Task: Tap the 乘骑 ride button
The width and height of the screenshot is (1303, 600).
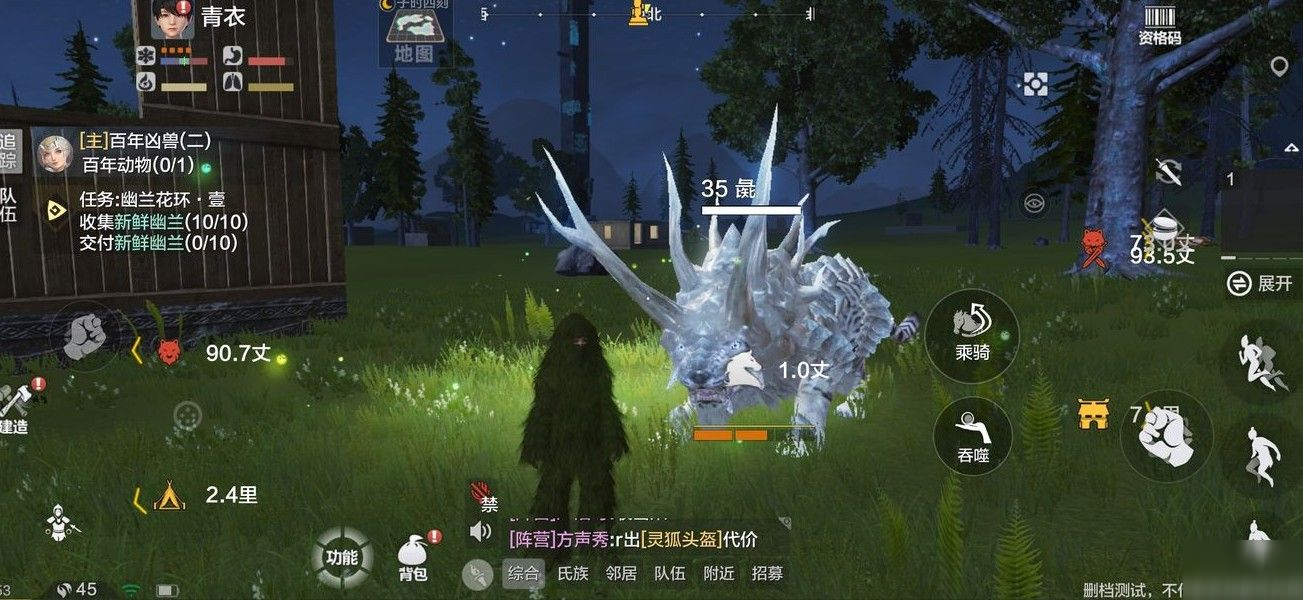Action: tap(972, 334)
